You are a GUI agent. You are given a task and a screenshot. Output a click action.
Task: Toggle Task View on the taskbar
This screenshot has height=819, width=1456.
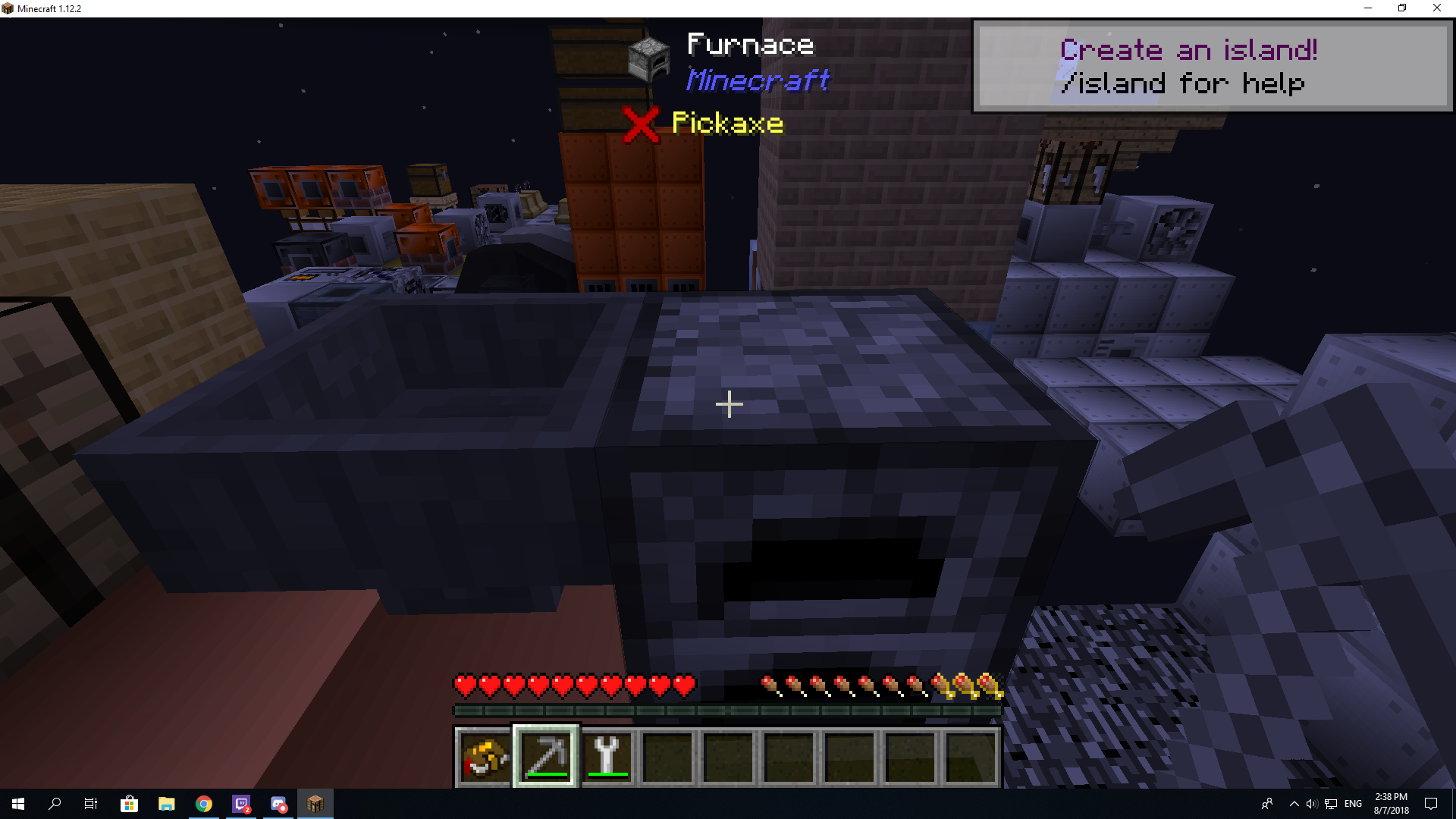90,804
